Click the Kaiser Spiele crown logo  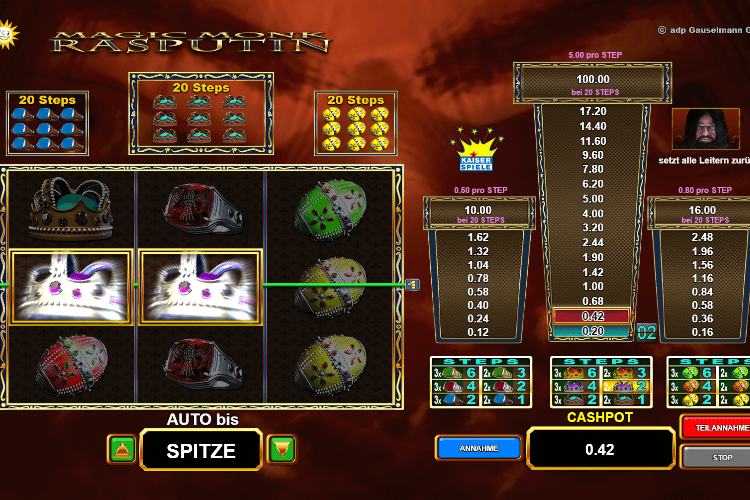[477, 149]
